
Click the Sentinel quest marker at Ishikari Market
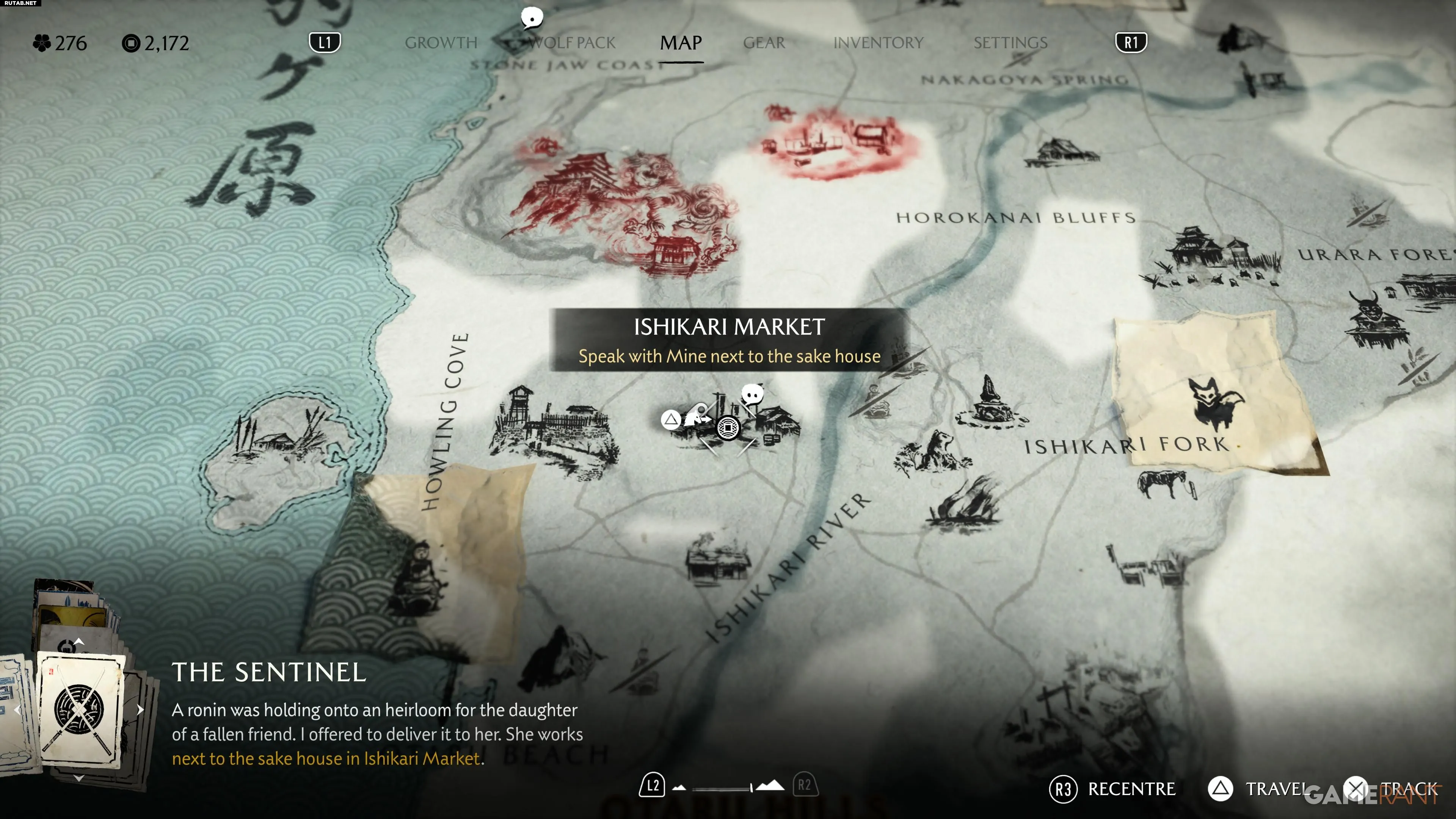tap(728, 427)
